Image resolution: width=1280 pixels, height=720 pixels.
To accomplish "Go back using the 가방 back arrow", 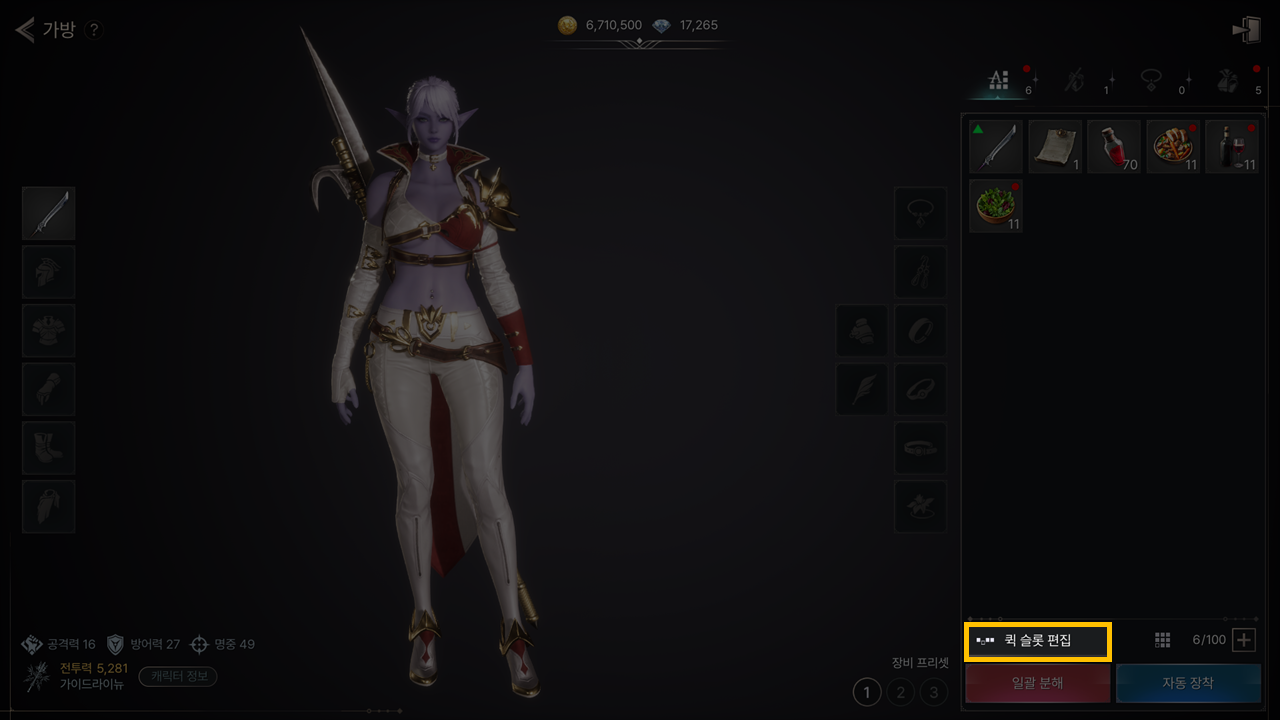I will pos(25,29).
